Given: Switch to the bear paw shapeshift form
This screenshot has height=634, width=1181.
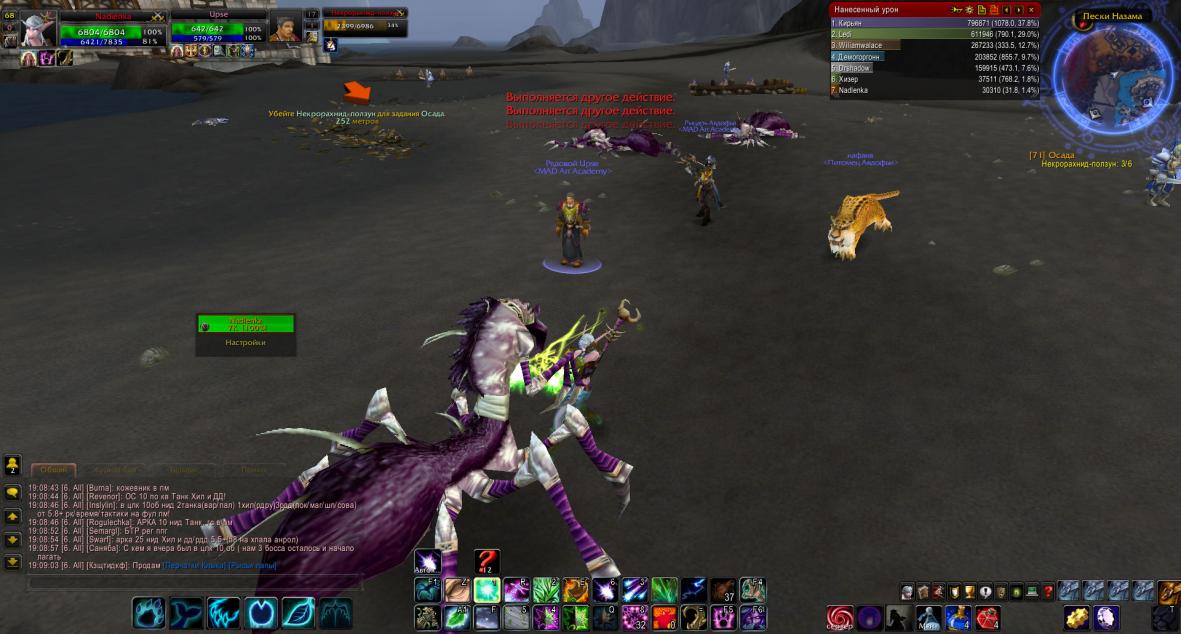Looking at the screenshot, I should point(149,611).
